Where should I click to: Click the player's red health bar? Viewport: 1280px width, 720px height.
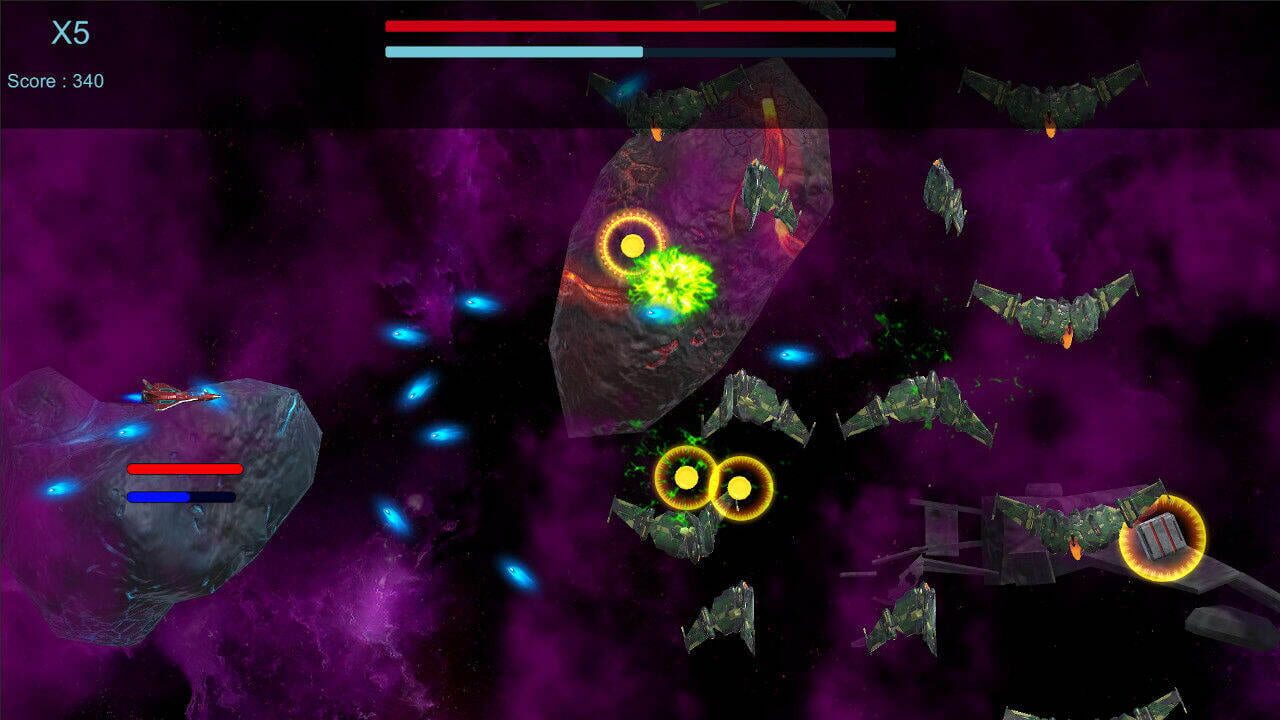[183, 470]
